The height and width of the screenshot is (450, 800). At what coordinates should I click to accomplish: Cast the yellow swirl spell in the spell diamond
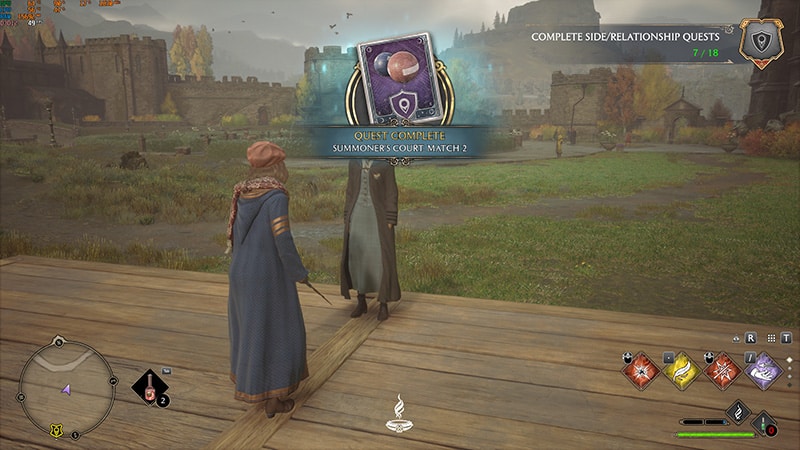pyautogui.click(x=680, y=371)
